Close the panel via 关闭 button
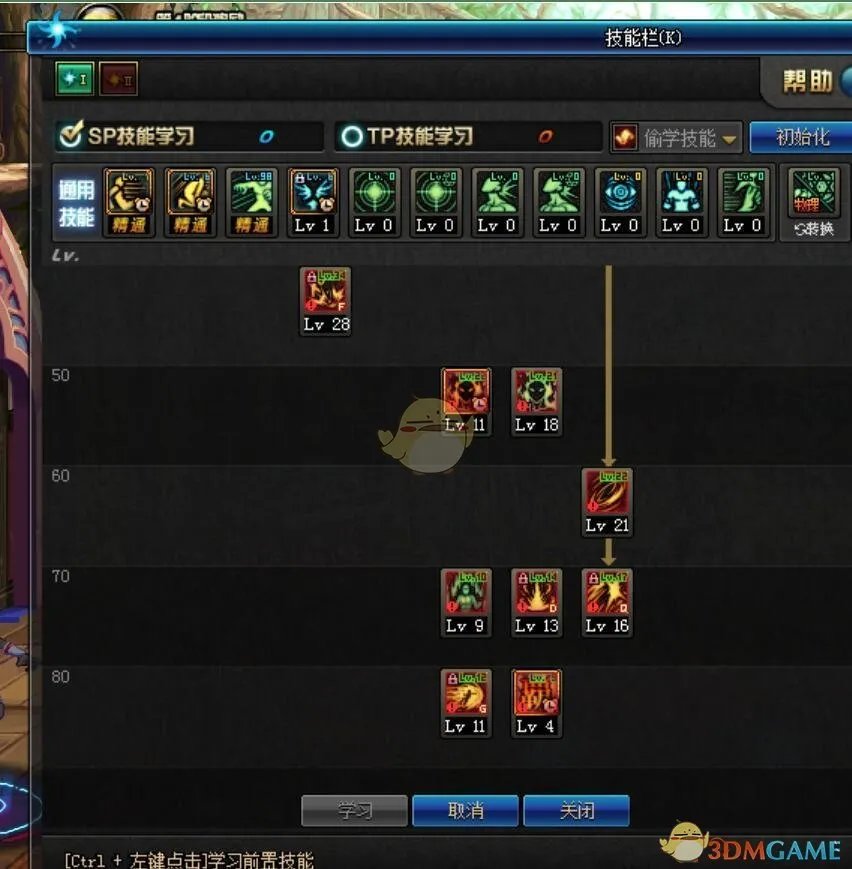 tap(576, 810)
